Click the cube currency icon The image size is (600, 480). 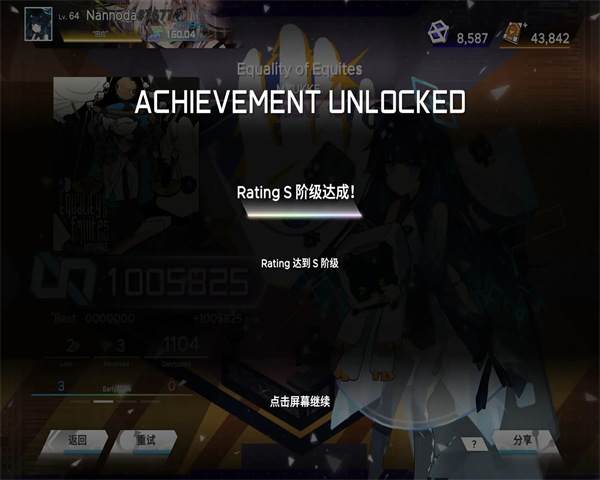tap(435, 36)
